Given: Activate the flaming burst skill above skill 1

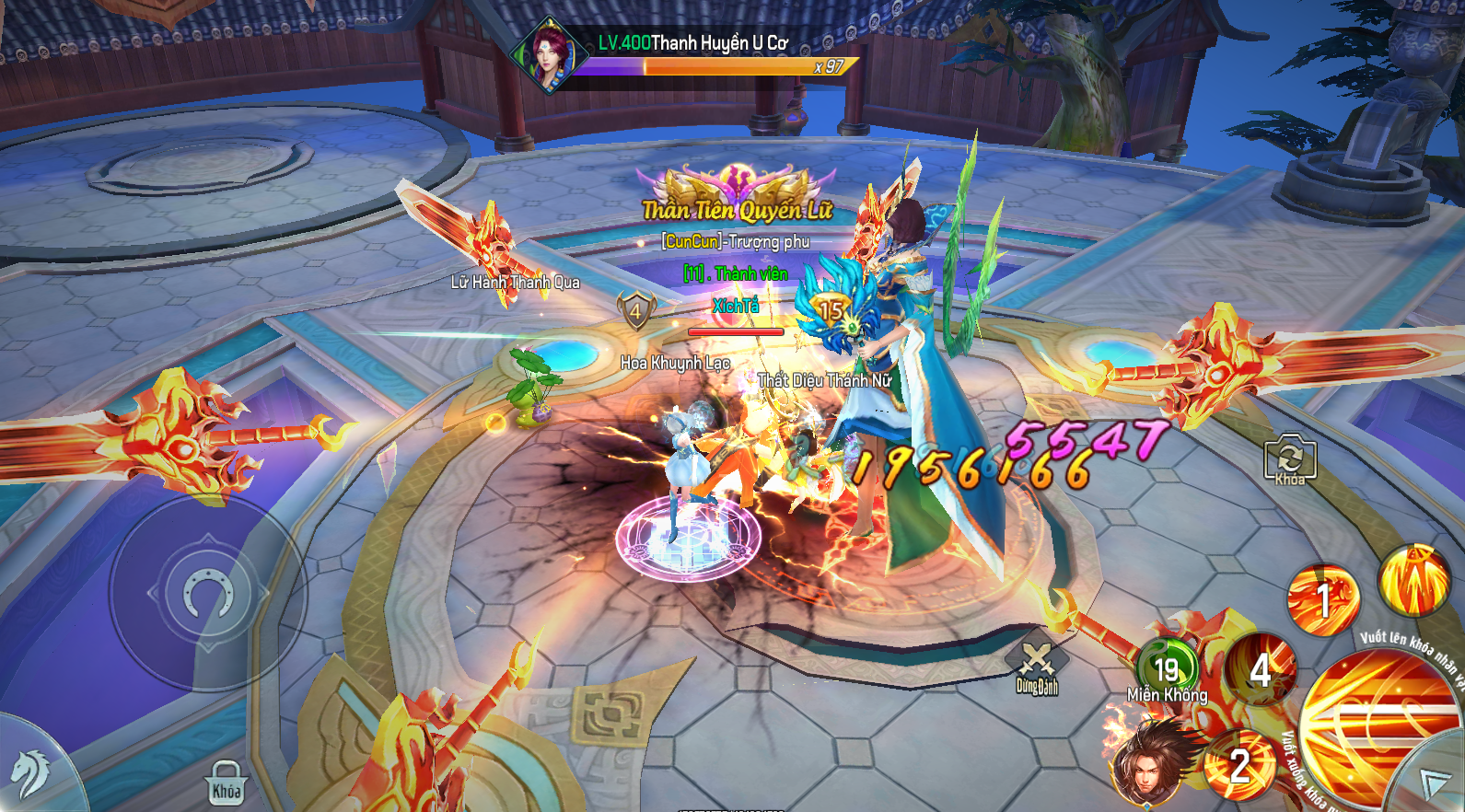Looking at the screenshot, I should [1413, 580].
